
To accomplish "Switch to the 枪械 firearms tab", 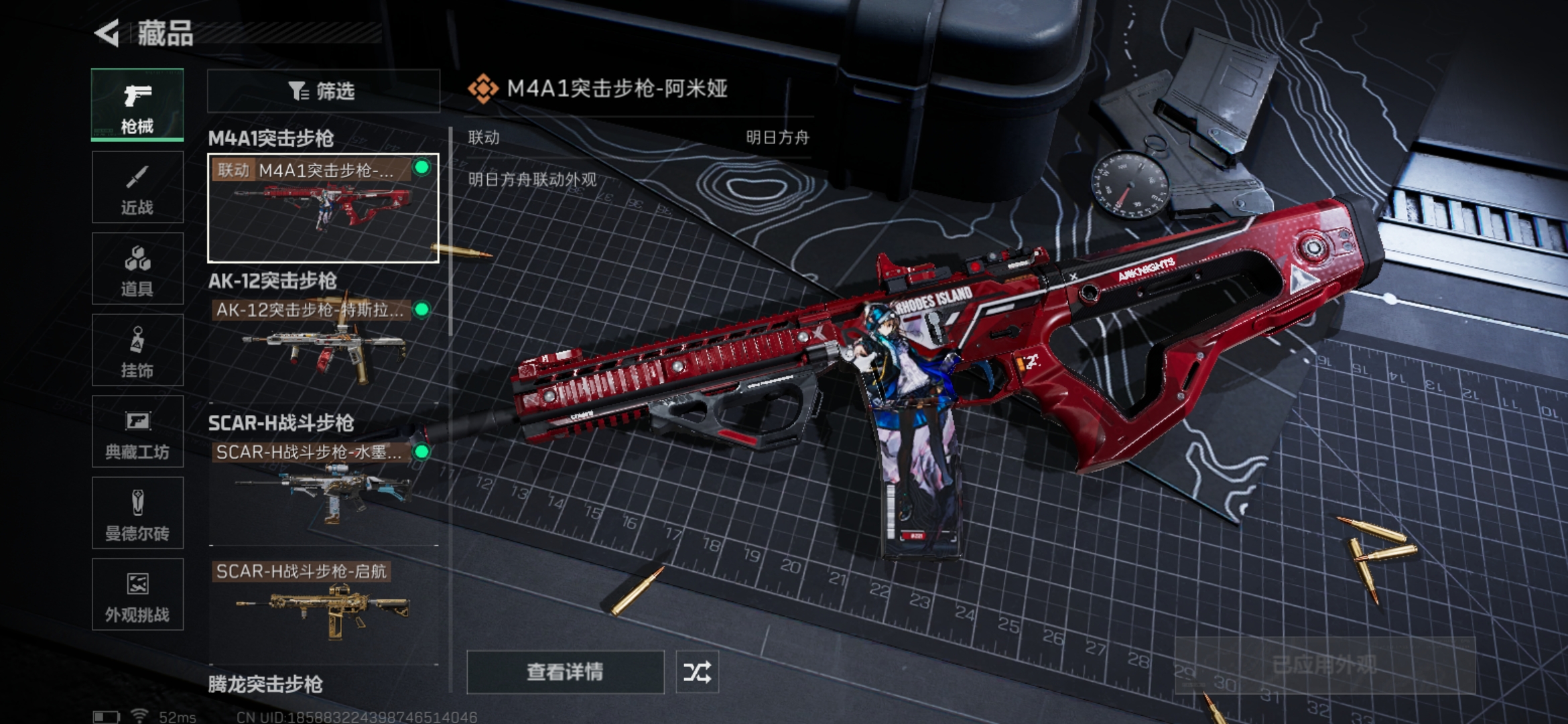I will click(137, 105).
